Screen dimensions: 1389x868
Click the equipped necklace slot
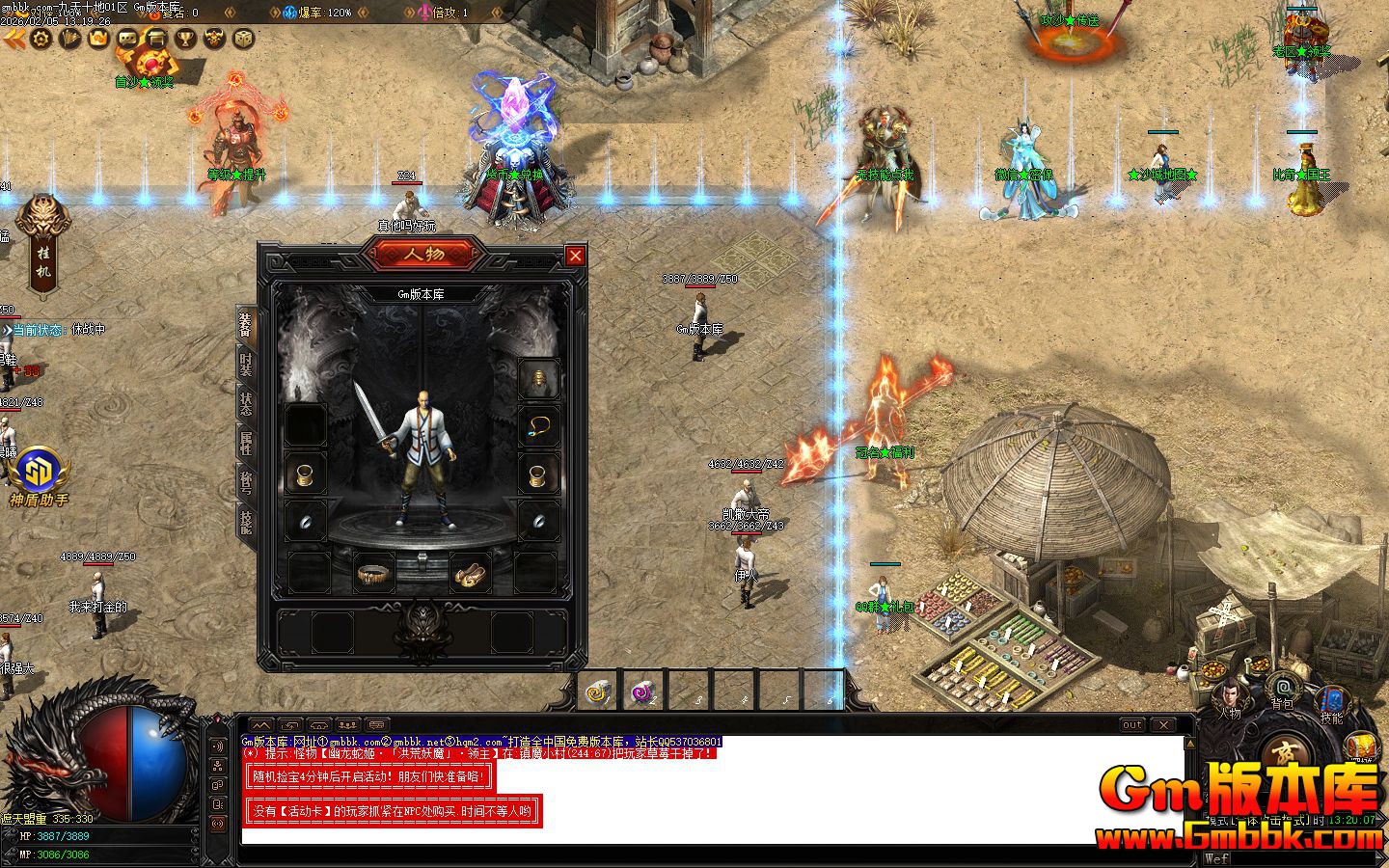538,426
